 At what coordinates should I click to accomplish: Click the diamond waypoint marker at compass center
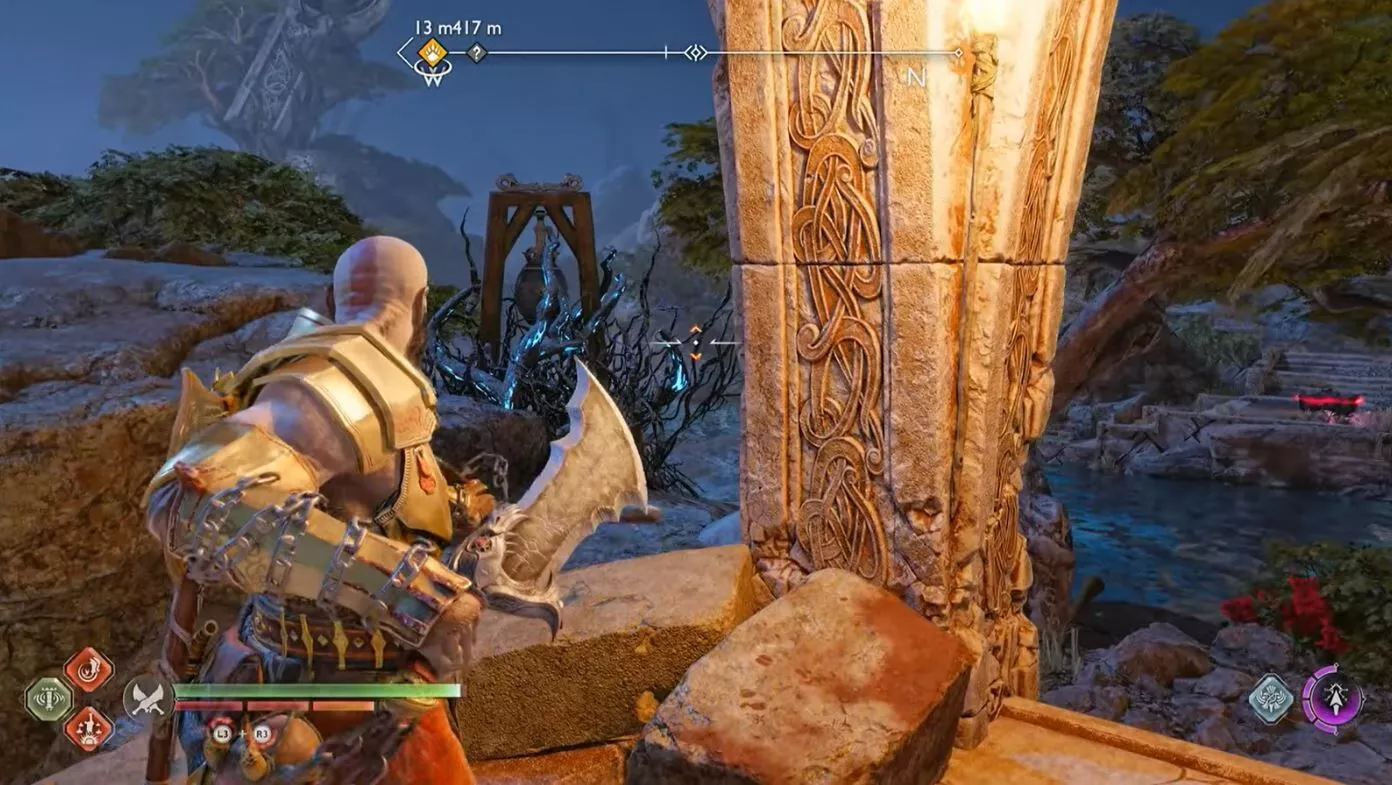coord(696,52)
